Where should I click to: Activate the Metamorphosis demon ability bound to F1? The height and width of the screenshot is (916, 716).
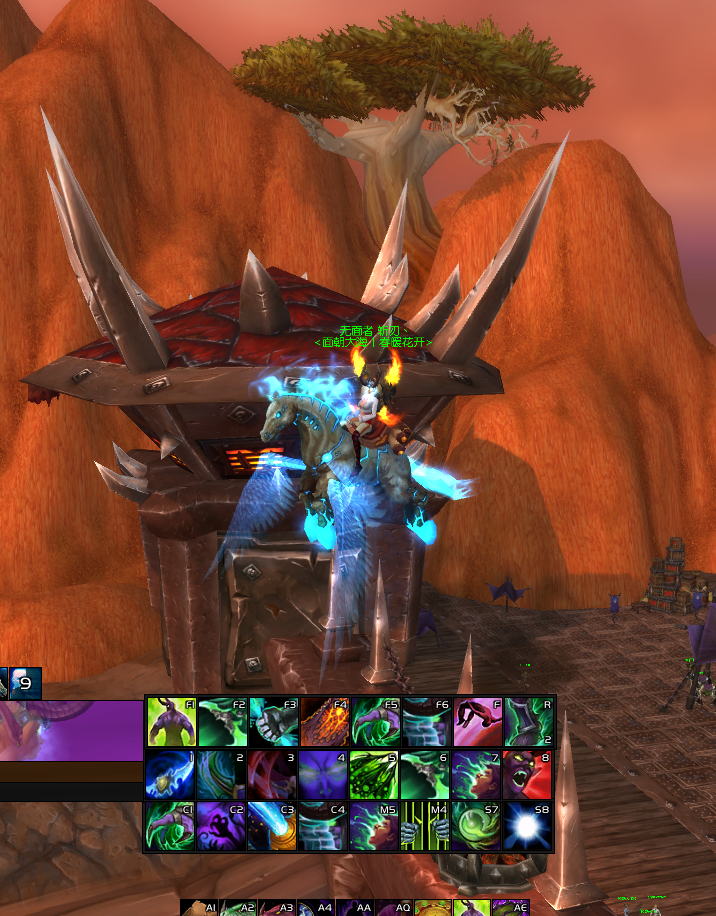[x=172, y=722]
